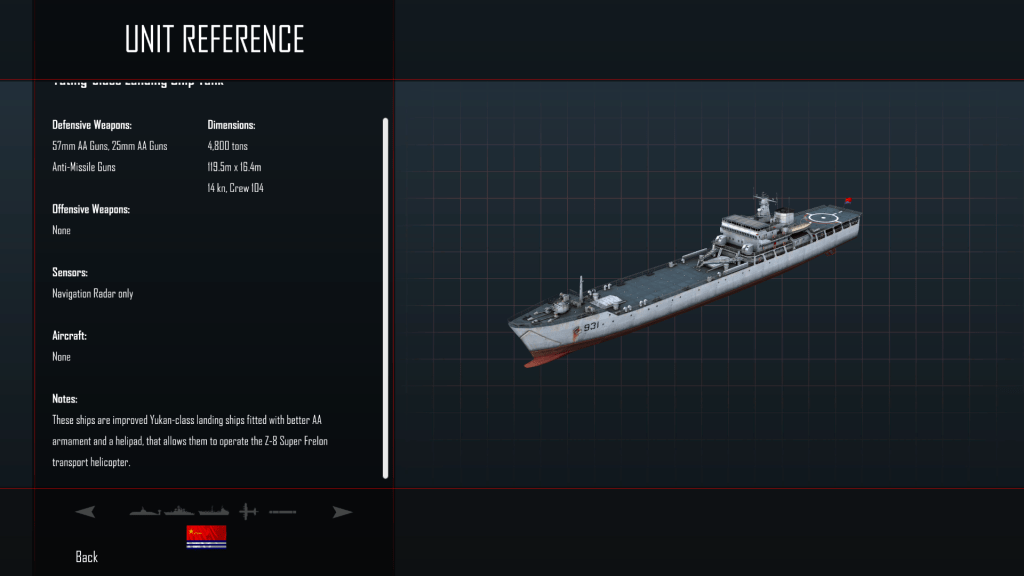Select the submarine category icon
Screen dimensions: 1024x576
coord(145,512)
